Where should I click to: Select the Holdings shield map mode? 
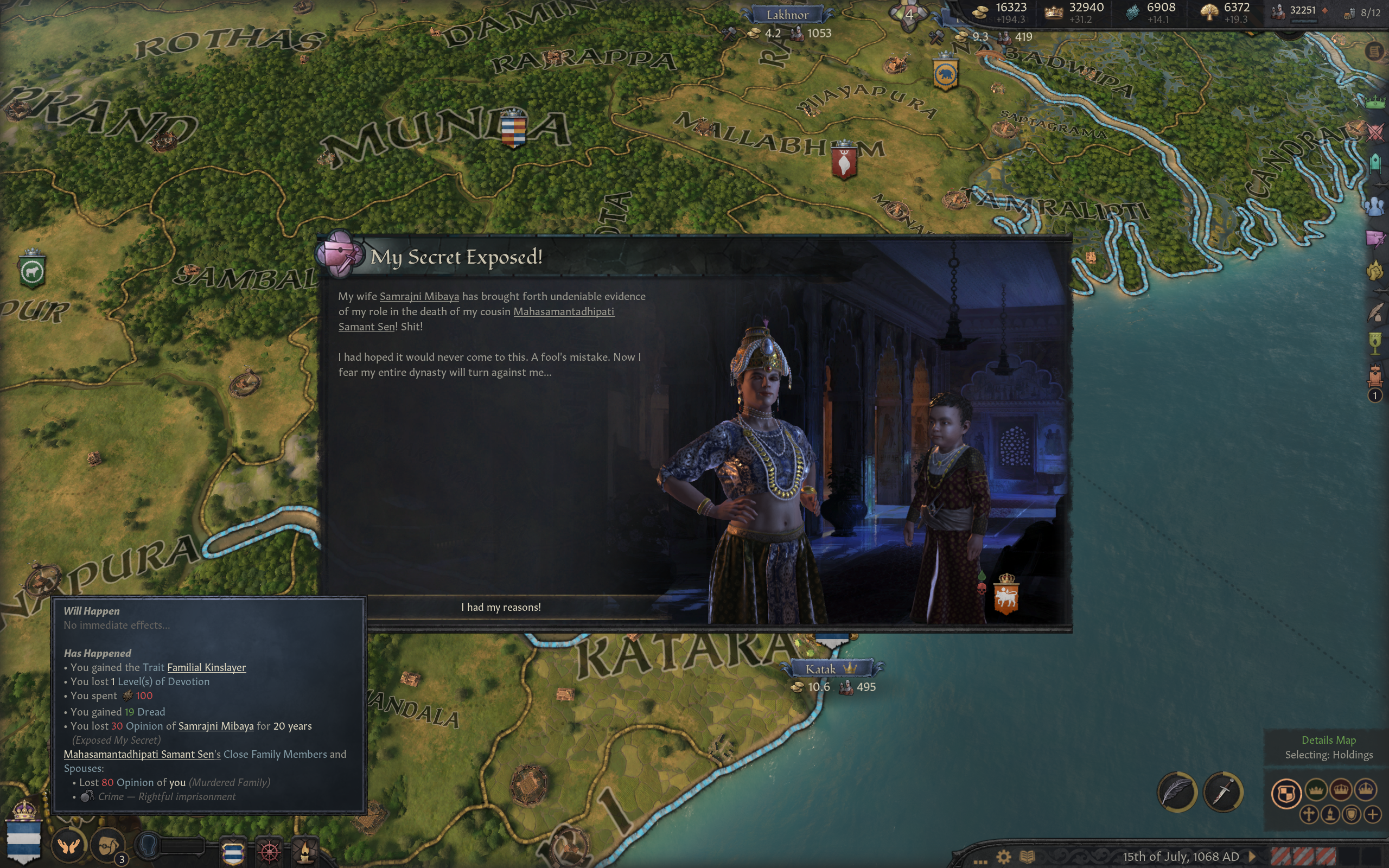coord(1286,794)
